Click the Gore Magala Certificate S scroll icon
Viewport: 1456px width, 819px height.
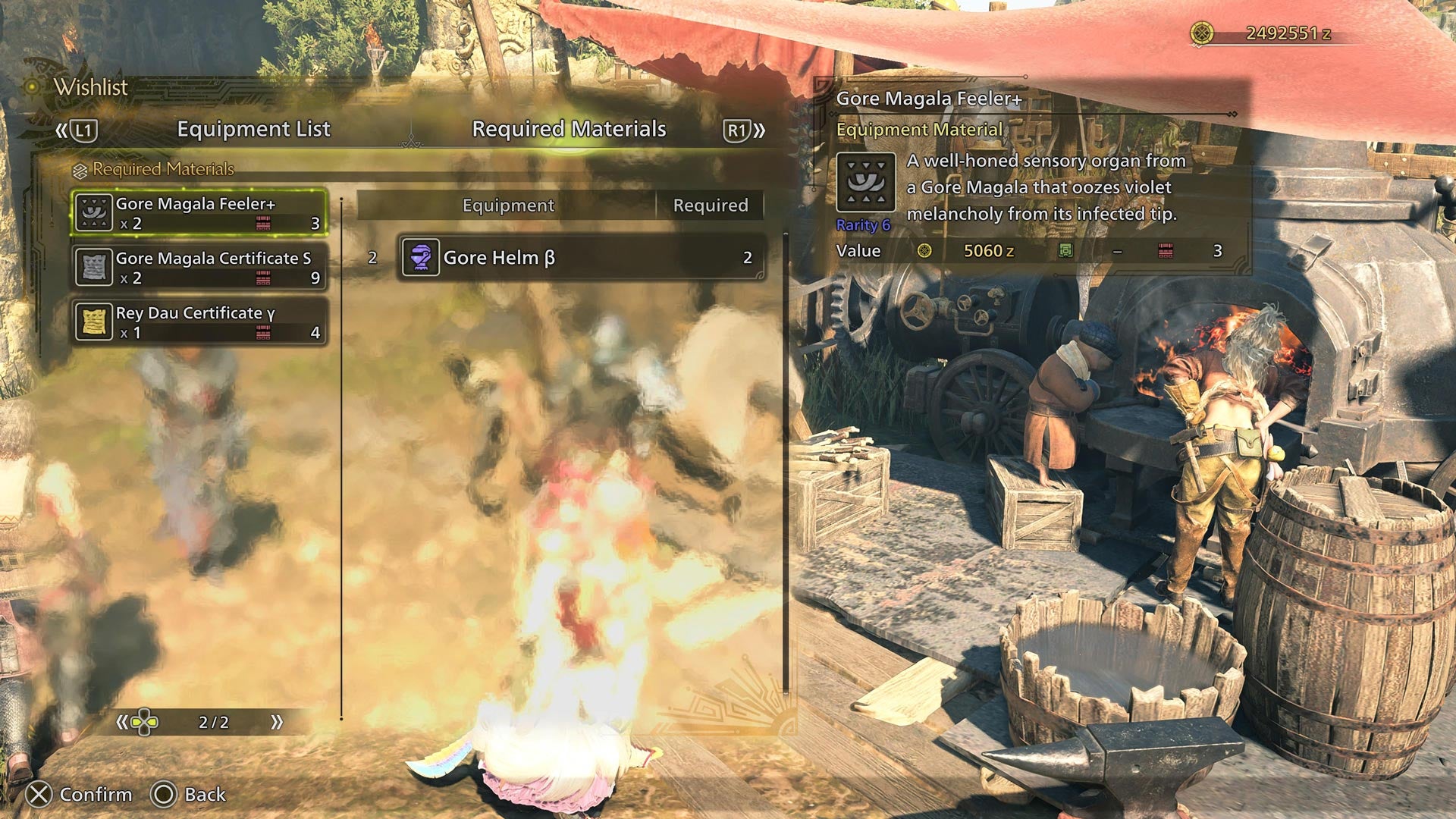[x=93, y=265]
